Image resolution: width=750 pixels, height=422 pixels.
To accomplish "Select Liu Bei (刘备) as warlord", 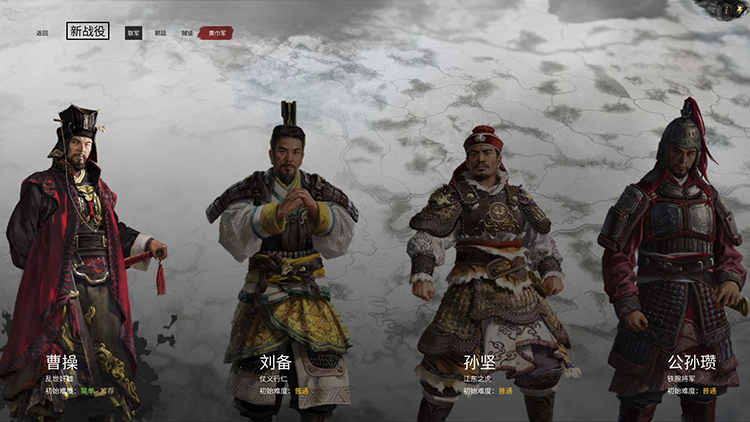I will tap(285, 250).
